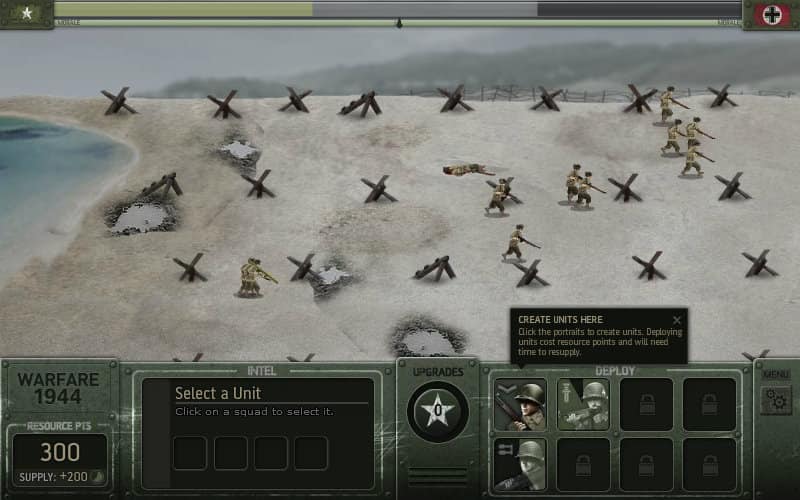Deploy the bazooka soldier portrait in bottom row
The height and width of the screenshot is (500, 800).
click(x=520, y=464)
